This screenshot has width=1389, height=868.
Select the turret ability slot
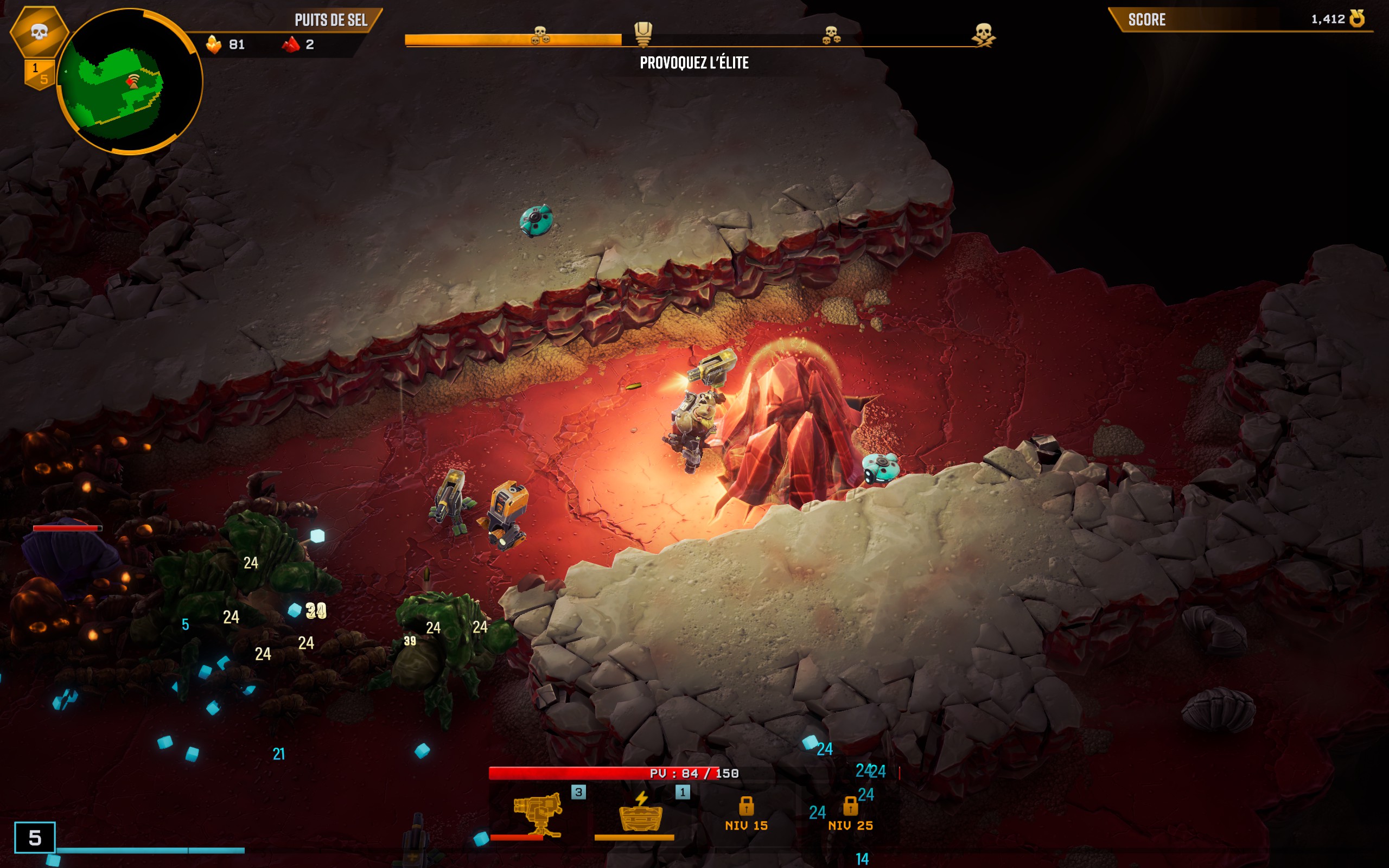(537, 815)
